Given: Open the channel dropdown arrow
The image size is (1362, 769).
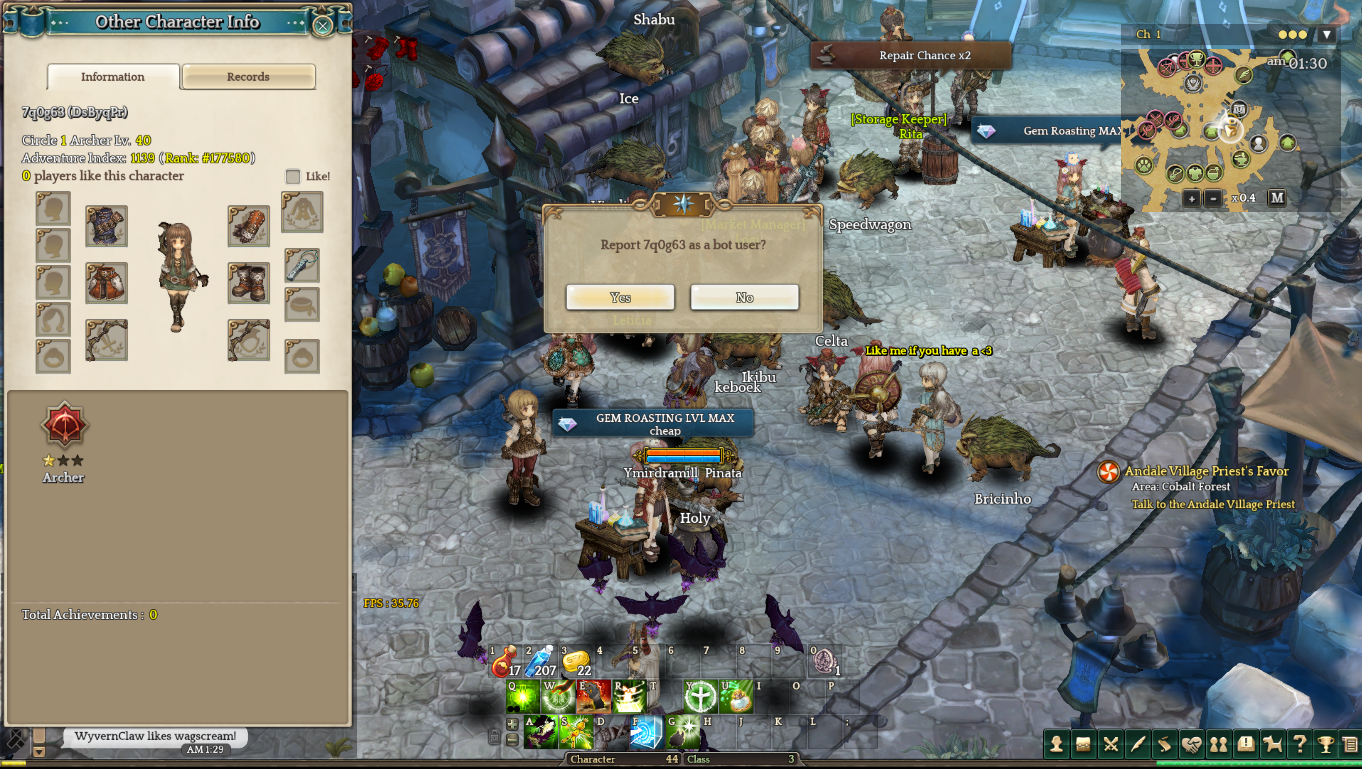Looking at the screenshot, I should 1327,35.
